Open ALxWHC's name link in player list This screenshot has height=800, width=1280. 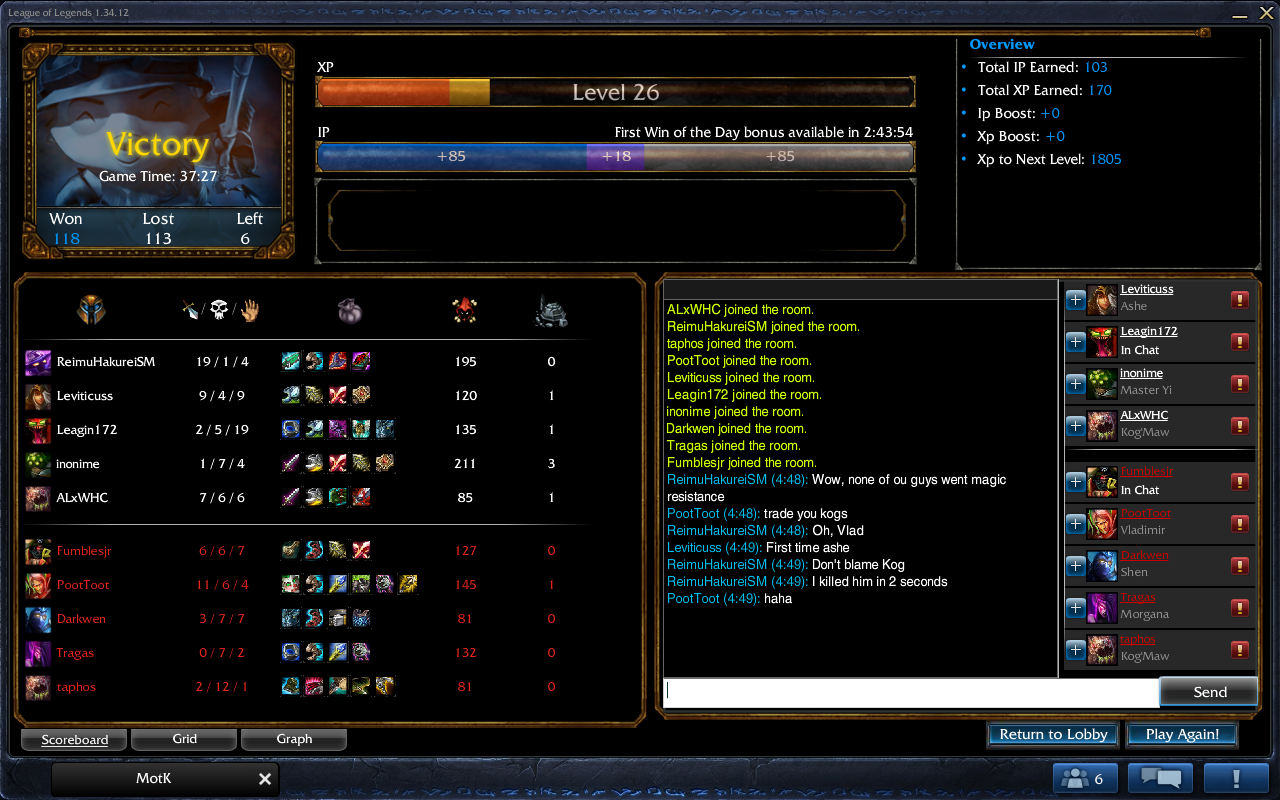(1144, 415)
